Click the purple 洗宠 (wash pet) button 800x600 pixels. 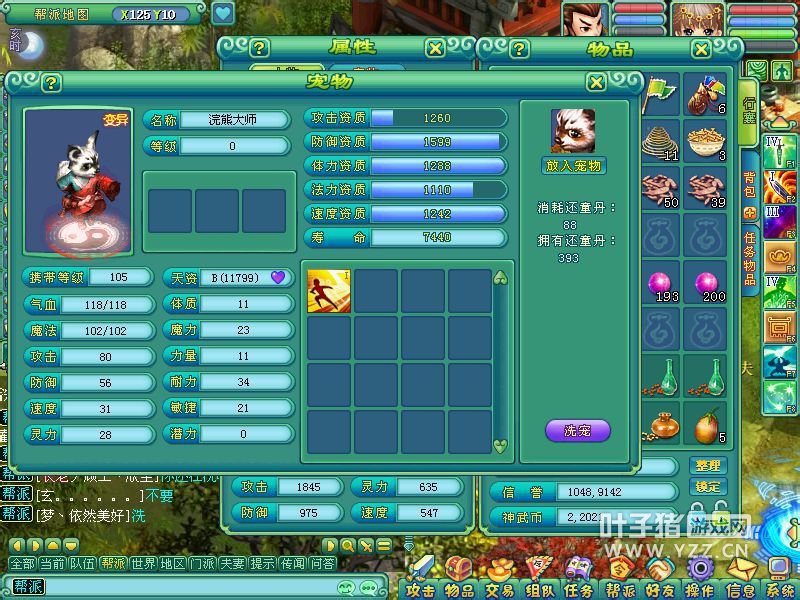[x=577, y=432]
